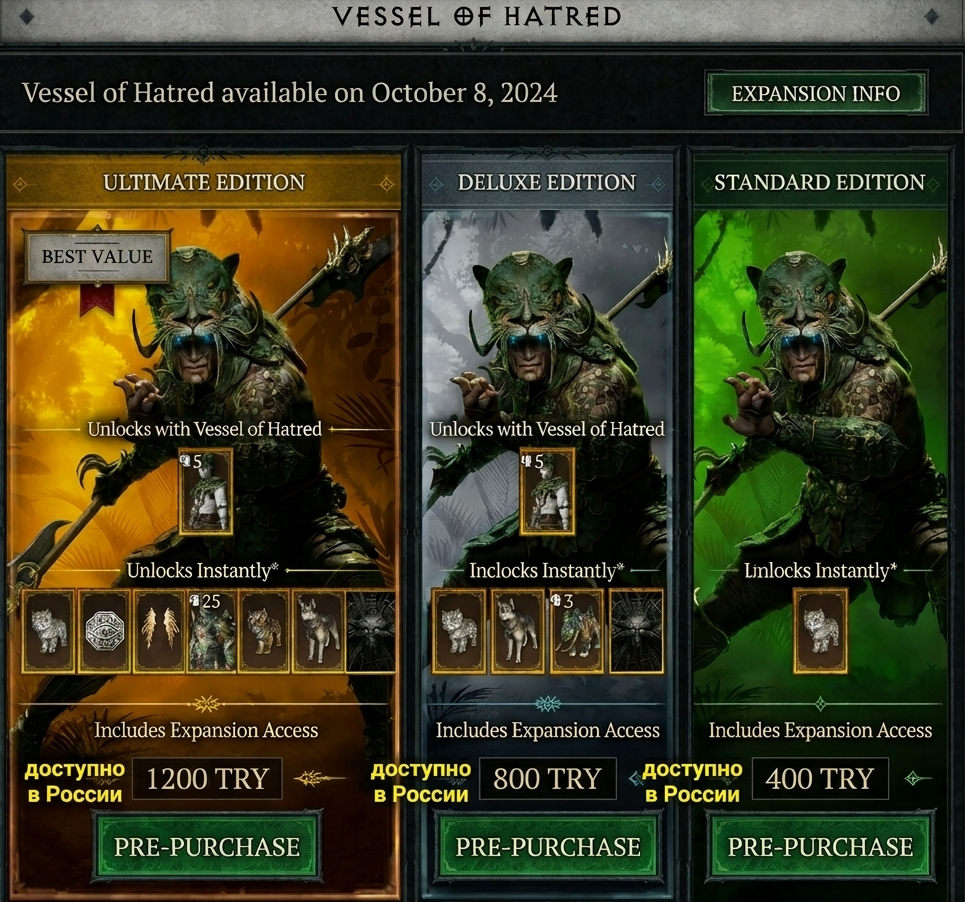This screenshot has width=965, height=902.
Task: Click the 800 TRY price box
Action: point(548,779)
